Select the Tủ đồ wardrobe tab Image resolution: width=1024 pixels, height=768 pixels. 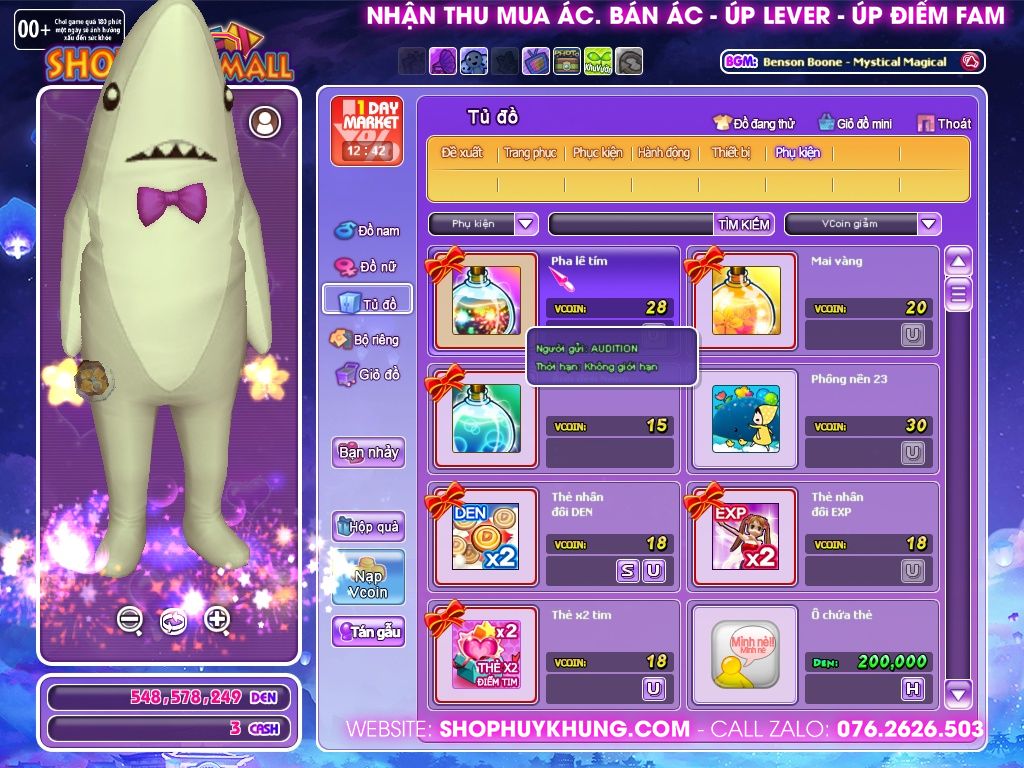[x=367, y=302]
